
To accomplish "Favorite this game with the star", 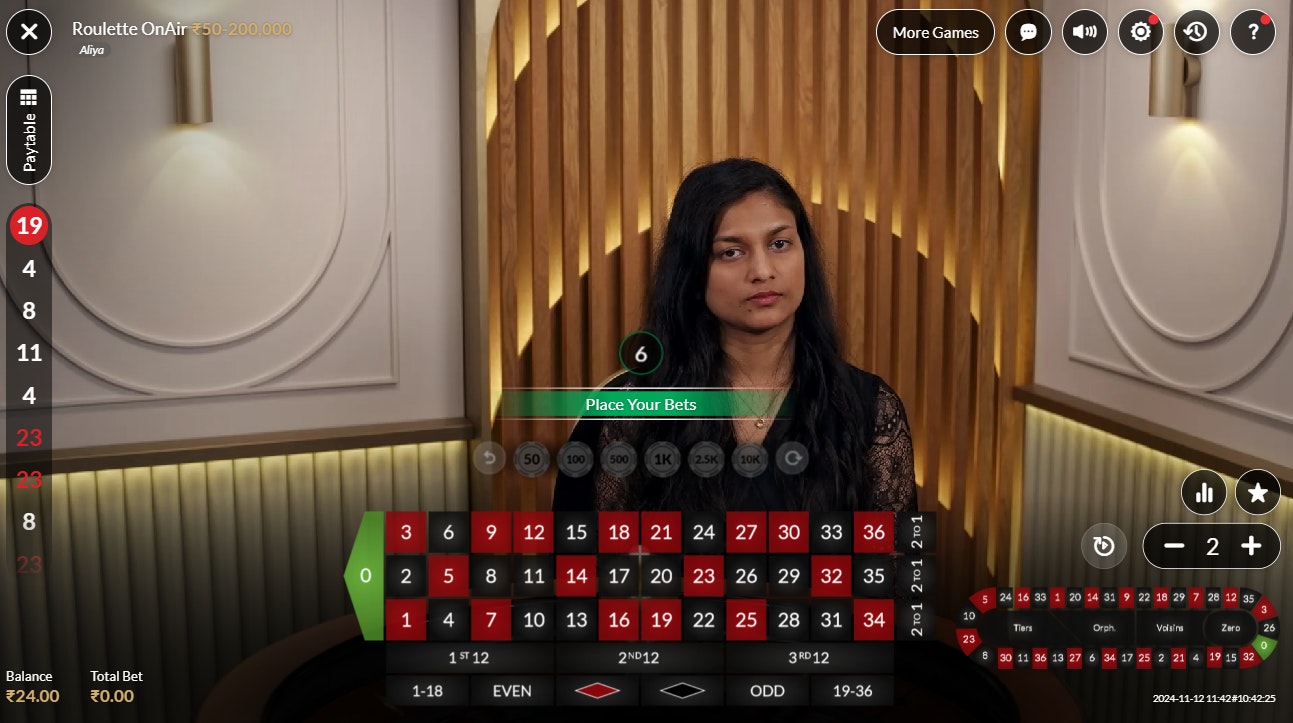I will click(x=1257, y=492).
